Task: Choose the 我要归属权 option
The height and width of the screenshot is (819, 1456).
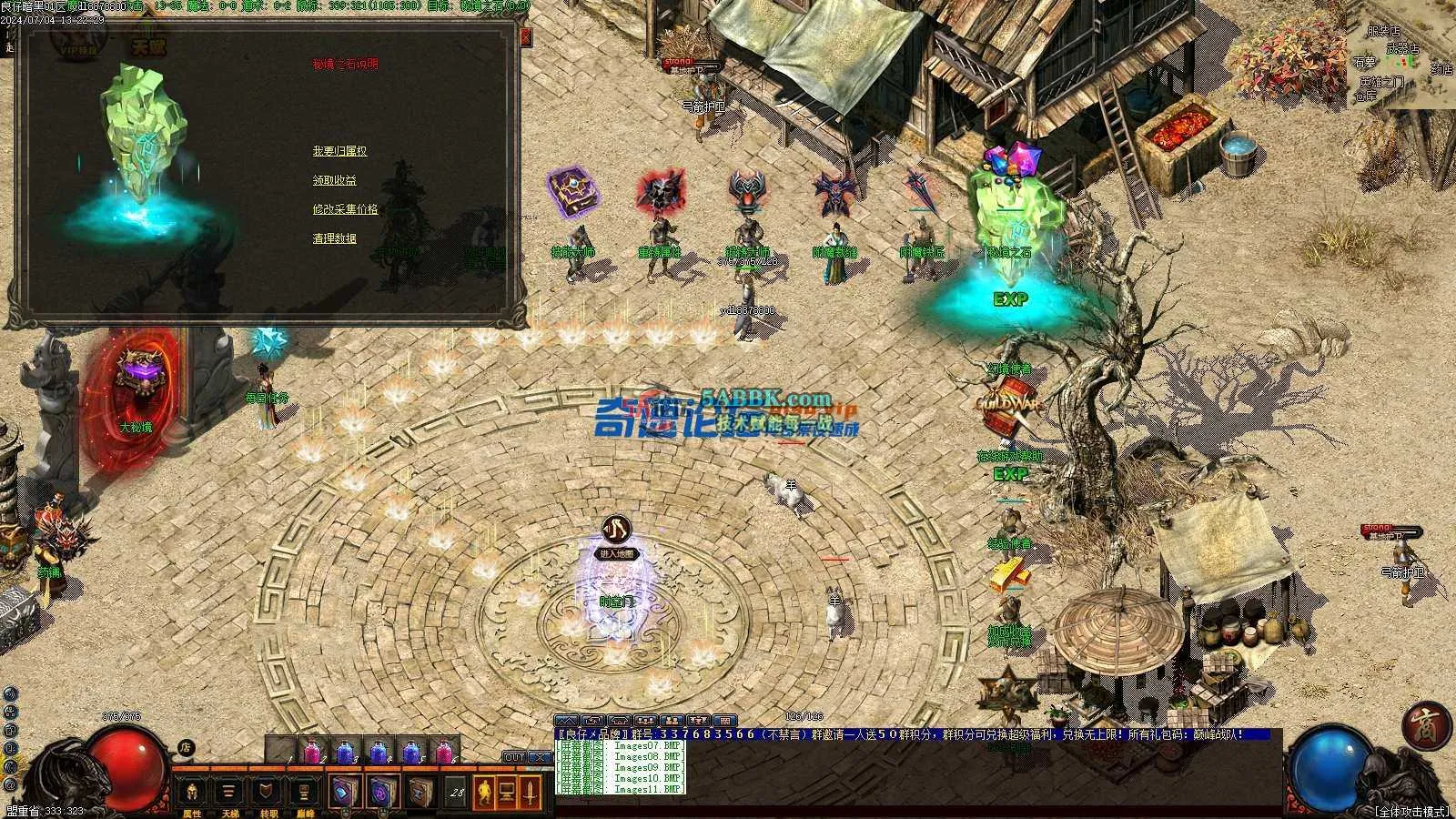Action: click(x=339, y=151)
